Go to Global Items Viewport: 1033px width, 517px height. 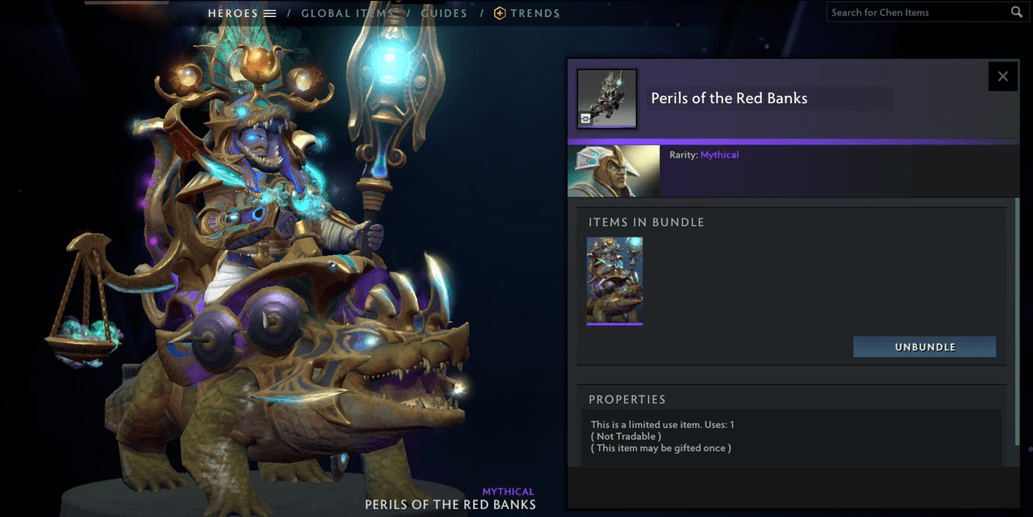[347, 13]
